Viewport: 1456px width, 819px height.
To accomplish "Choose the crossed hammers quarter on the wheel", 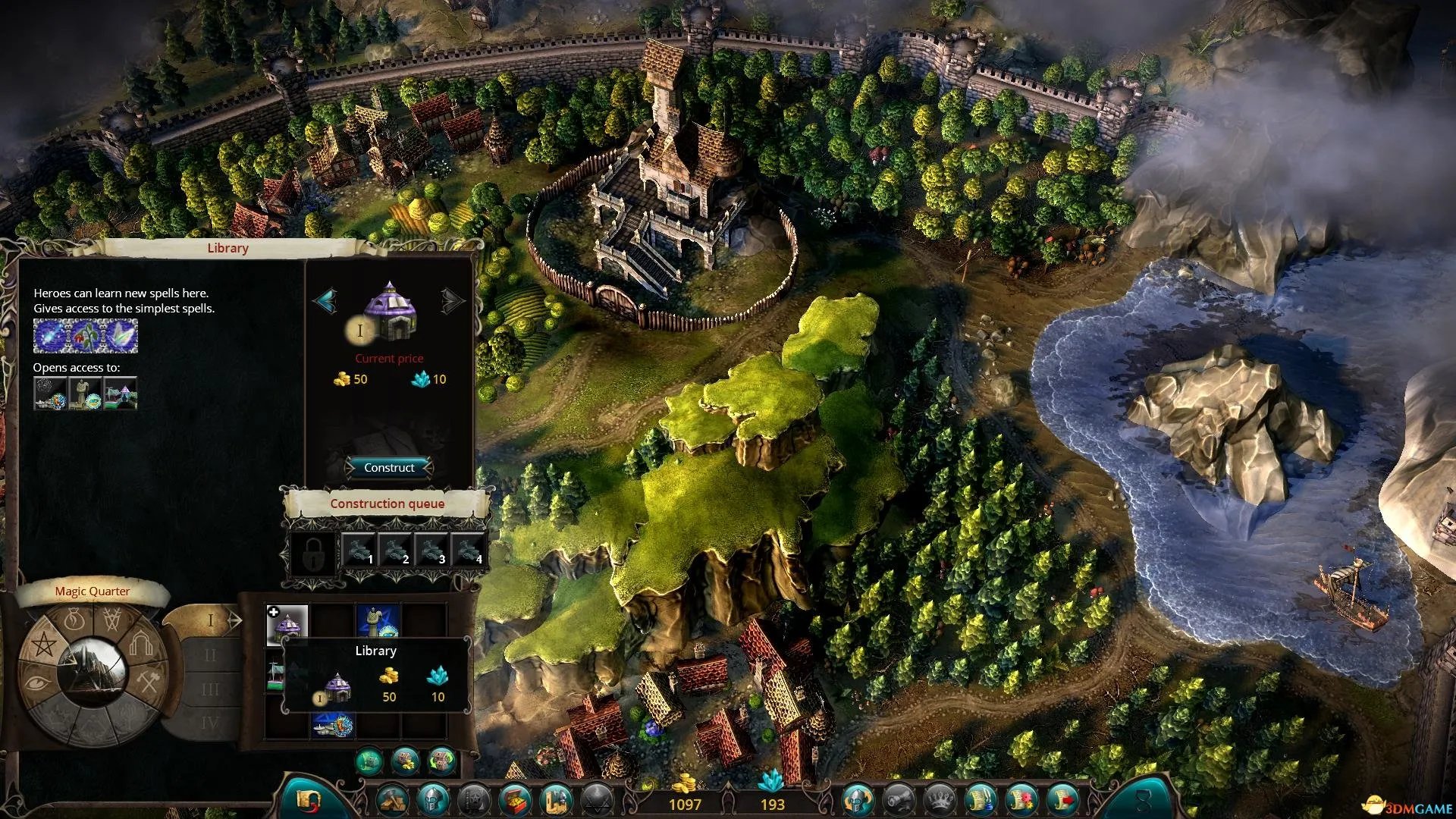I will click(x=149, y=682).
